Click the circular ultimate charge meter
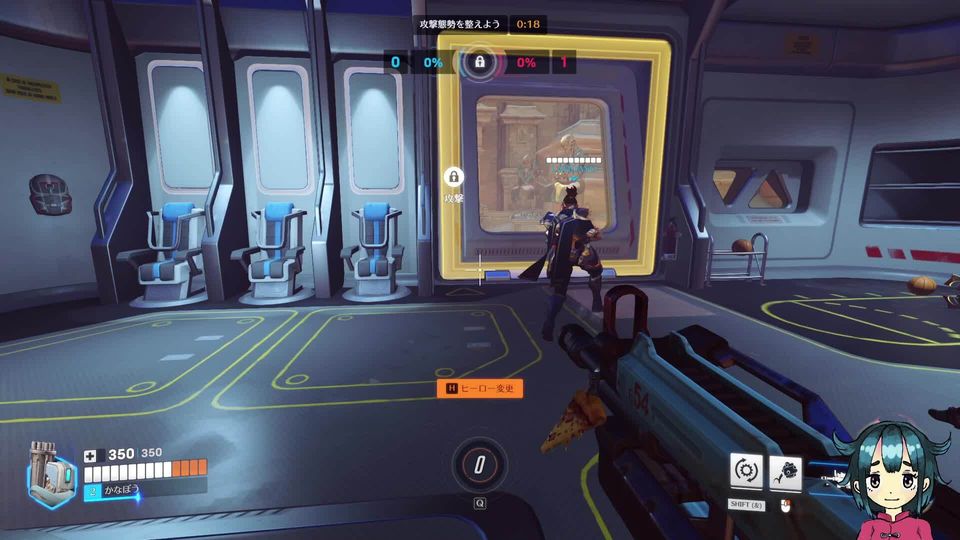 click(x=479, y=464)
